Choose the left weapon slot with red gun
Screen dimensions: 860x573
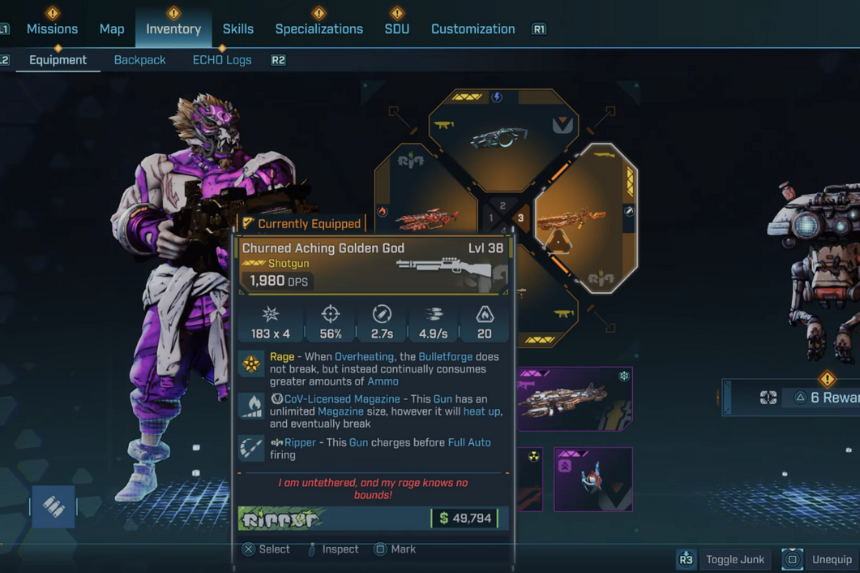pos(420,215)
